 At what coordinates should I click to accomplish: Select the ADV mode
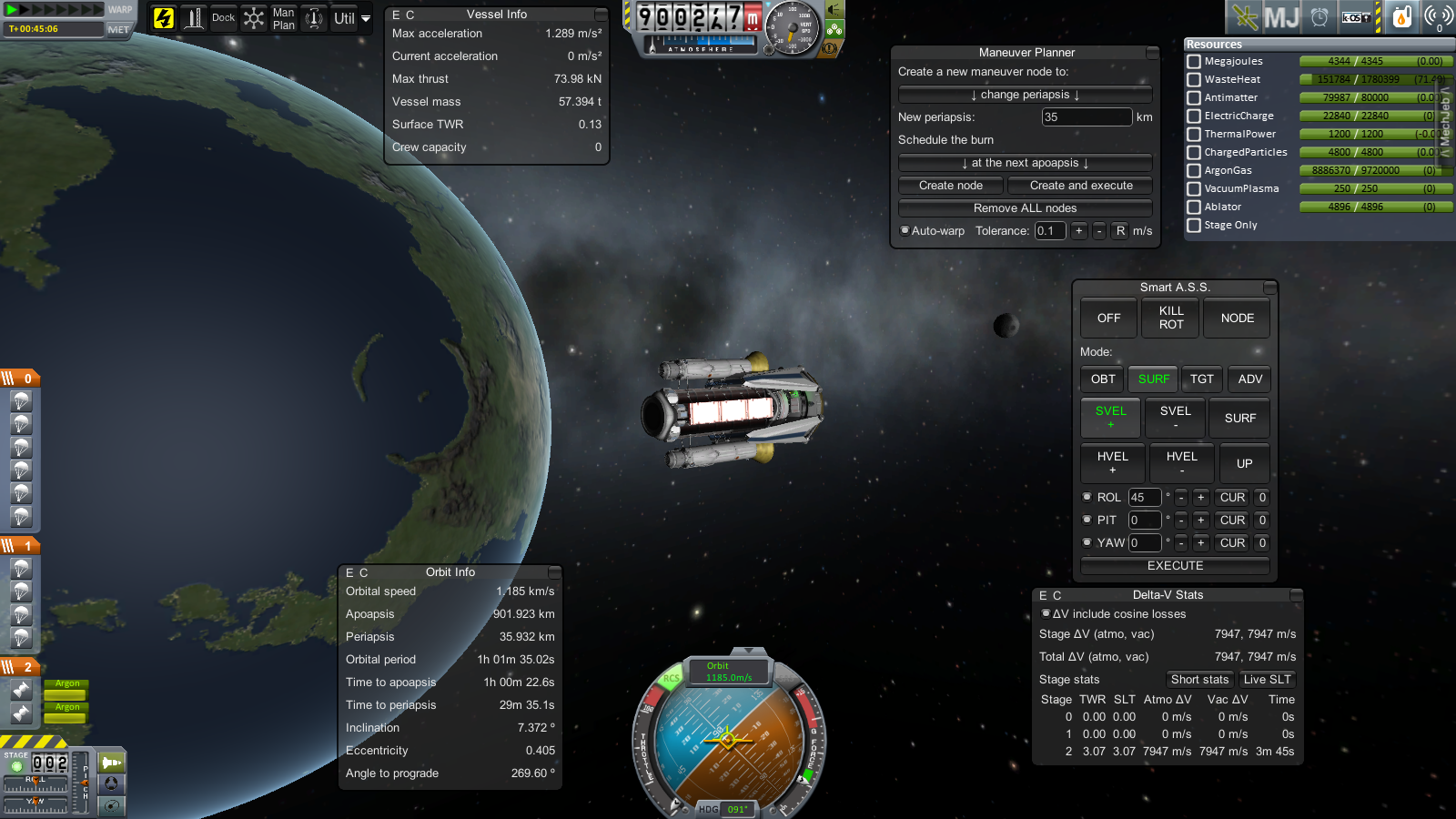(1249, 379)
